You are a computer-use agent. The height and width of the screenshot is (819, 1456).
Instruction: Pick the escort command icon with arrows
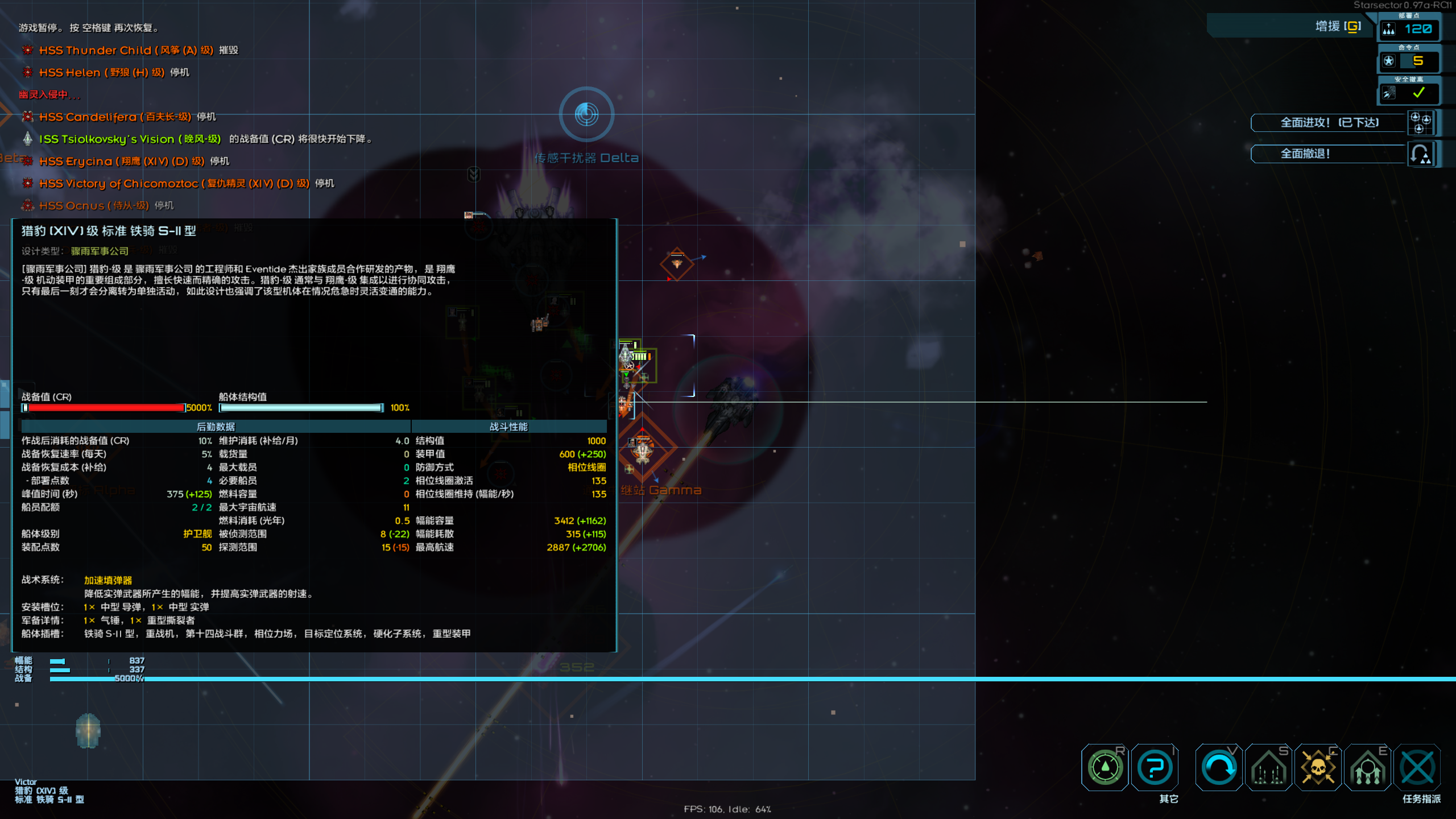tap(1367, 768)
